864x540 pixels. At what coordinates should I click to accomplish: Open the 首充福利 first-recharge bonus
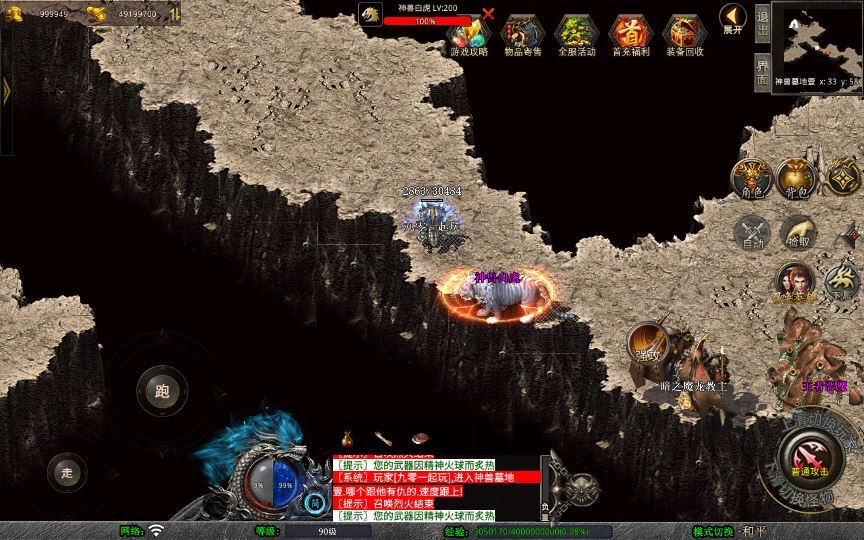630,34
